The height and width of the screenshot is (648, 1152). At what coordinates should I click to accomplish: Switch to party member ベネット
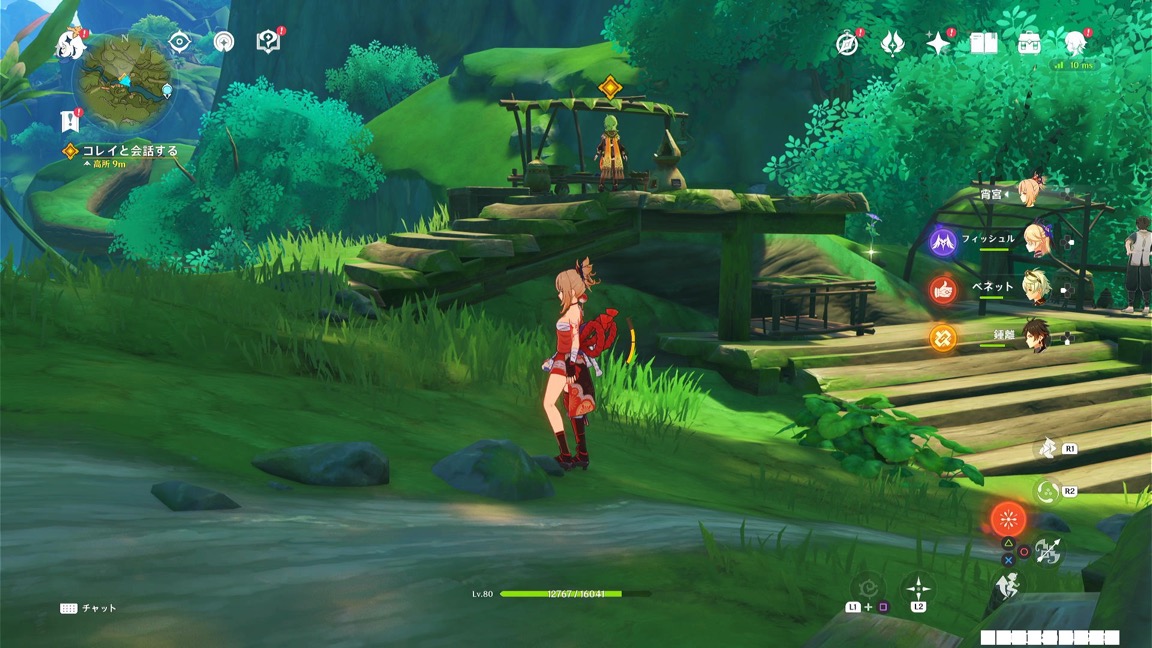click(1034, 288)
